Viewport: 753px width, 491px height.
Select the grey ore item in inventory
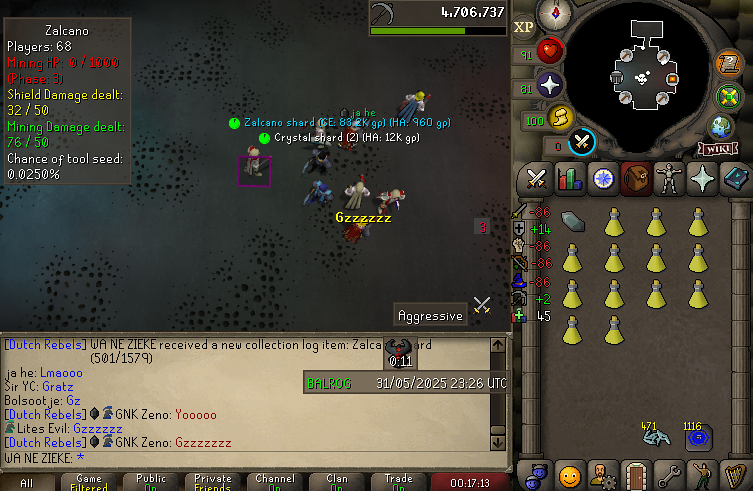573,222
